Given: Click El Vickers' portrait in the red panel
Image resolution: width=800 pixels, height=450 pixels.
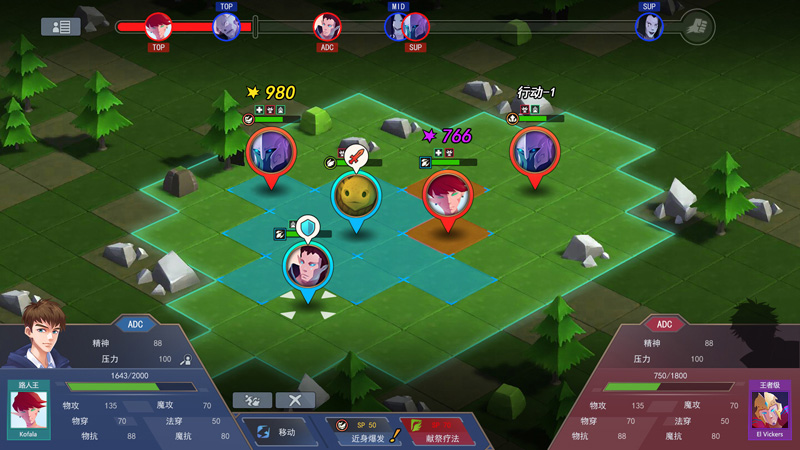Looking at the screenshot, I should point(770,410).
